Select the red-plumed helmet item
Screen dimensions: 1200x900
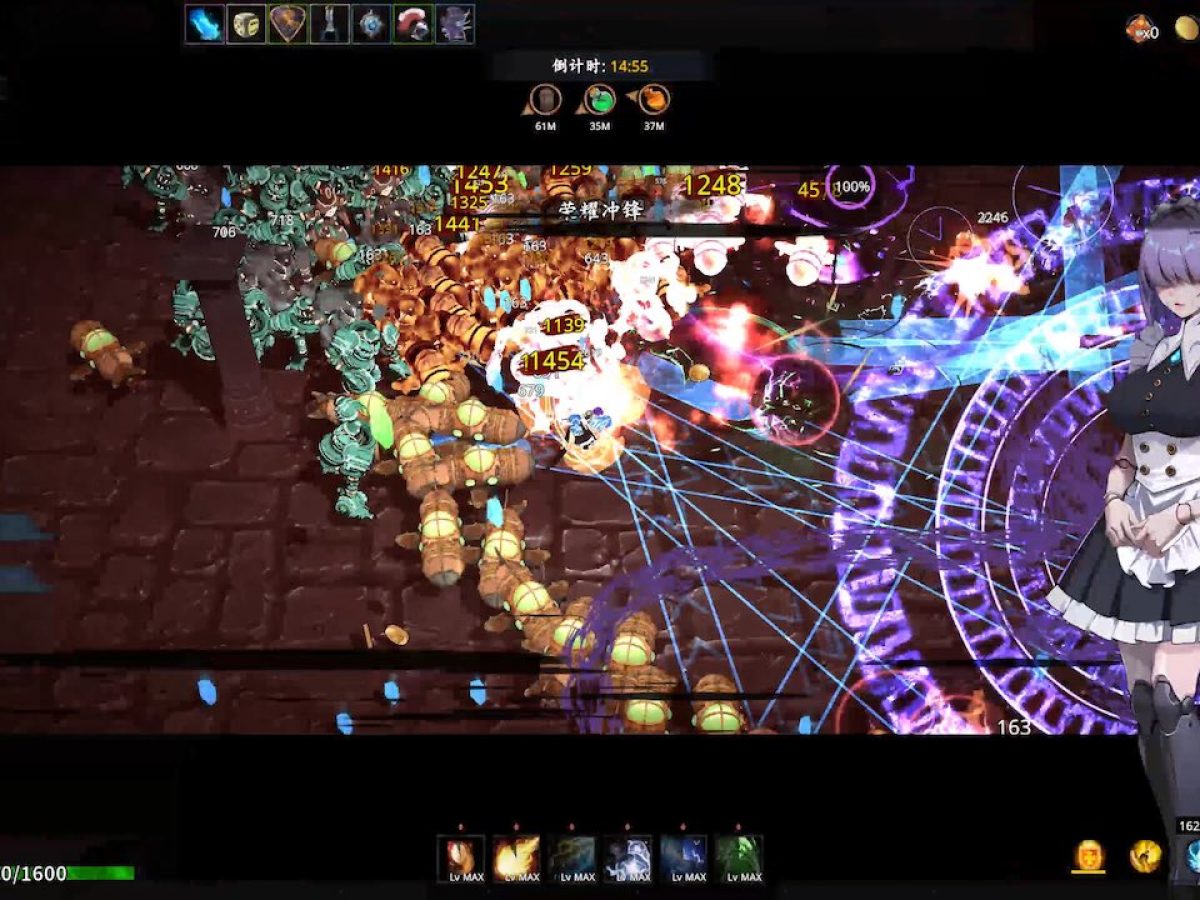pos(412,24)
